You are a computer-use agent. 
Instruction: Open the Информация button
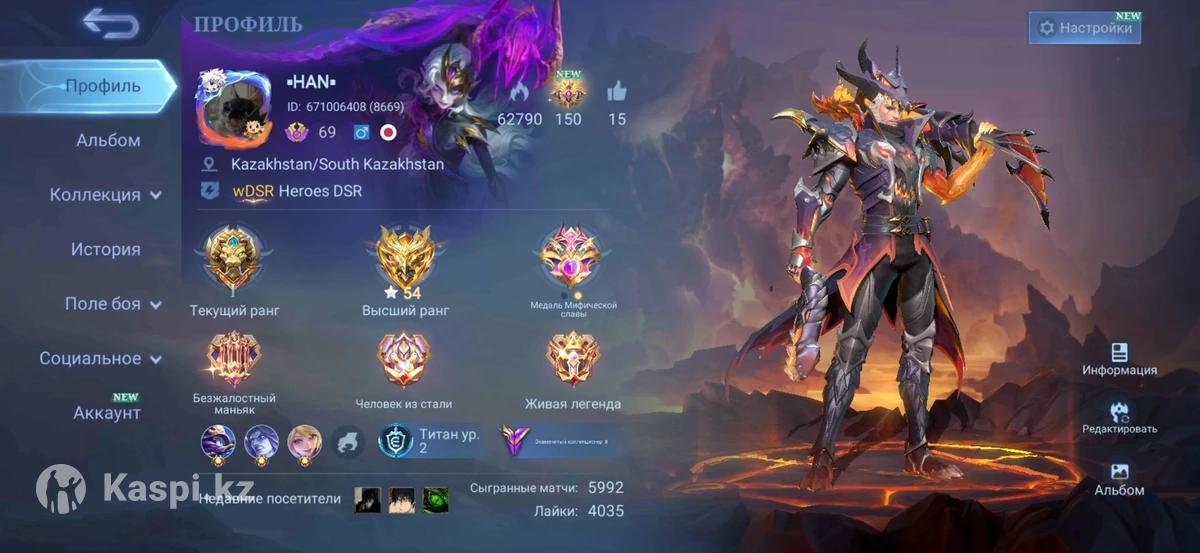tap(1119, 359)
